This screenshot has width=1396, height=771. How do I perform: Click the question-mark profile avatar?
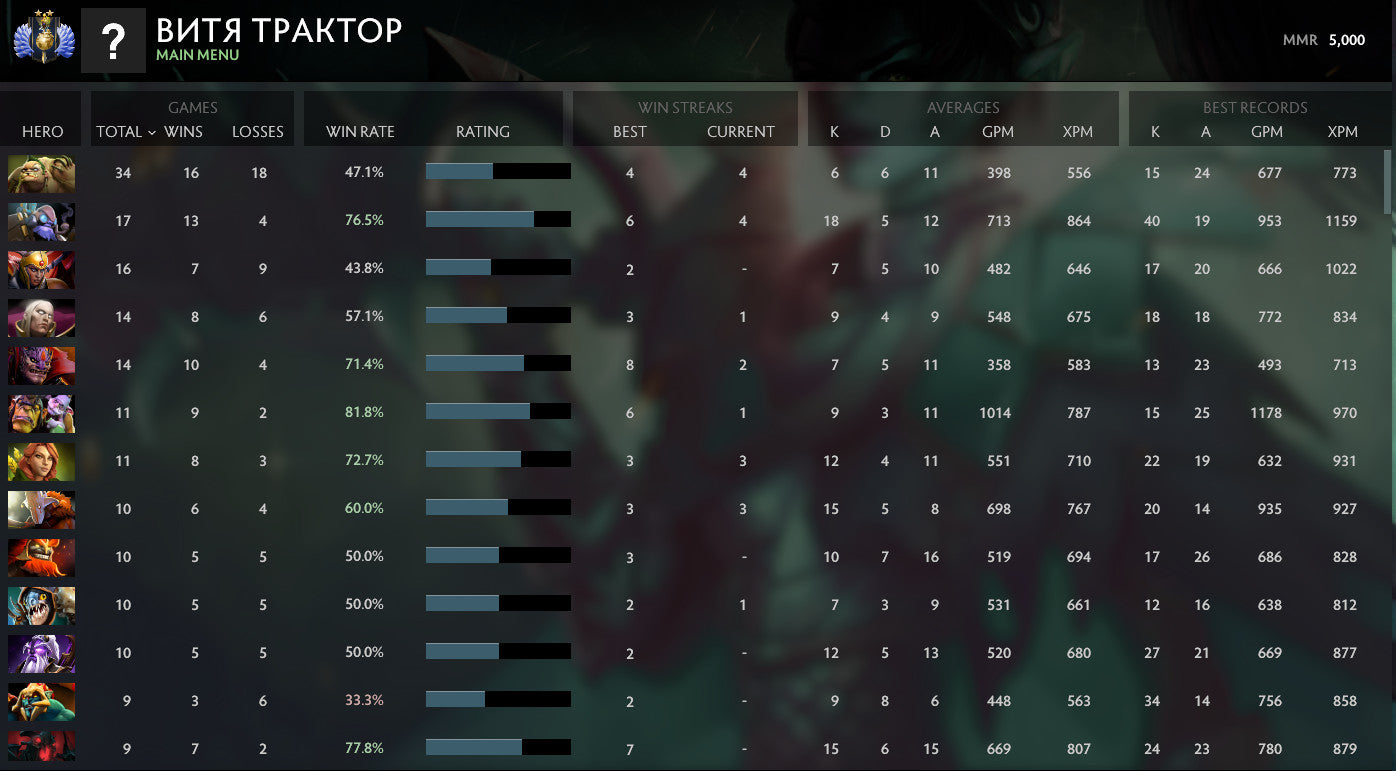pyautogui.click(x=113, y=39)
